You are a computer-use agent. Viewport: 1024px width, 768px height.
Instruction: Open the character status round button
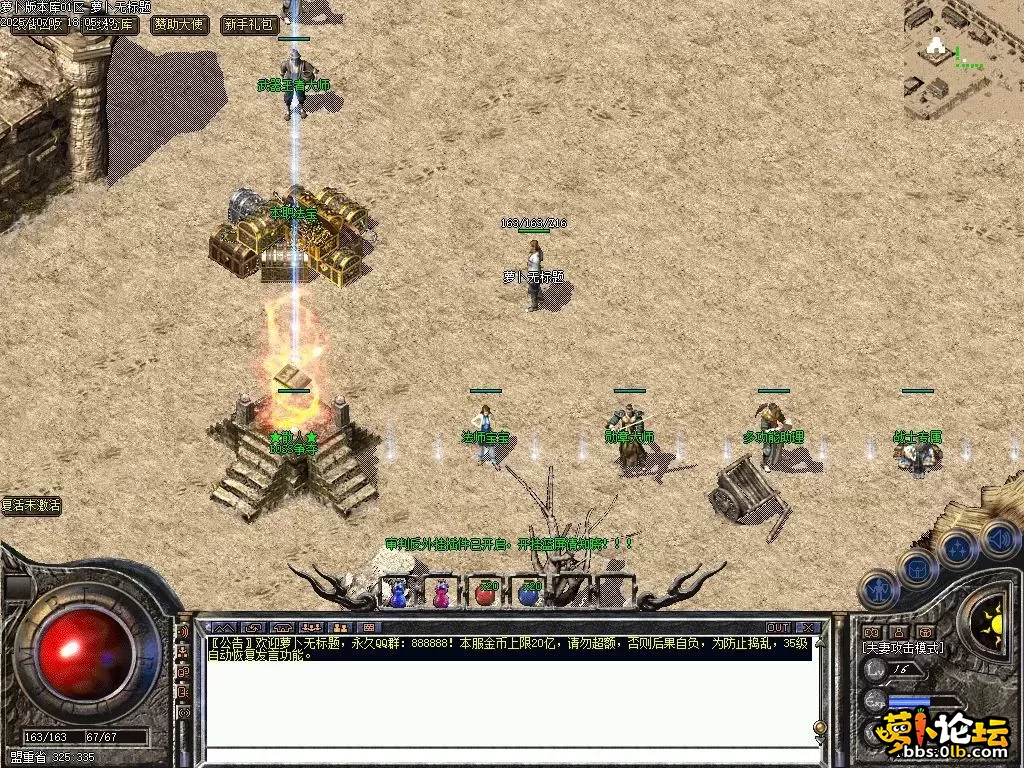[x=877, y=589]
